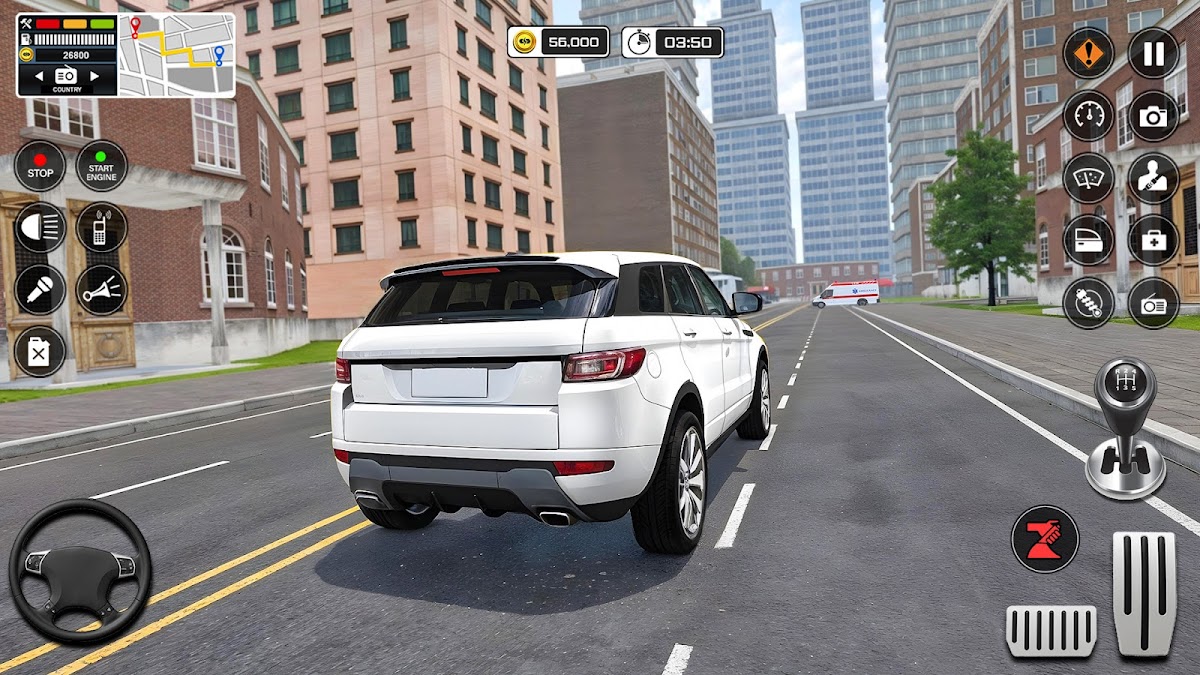1200x675 pixels.
Task: Pause the game
Action: (1153, 53)
